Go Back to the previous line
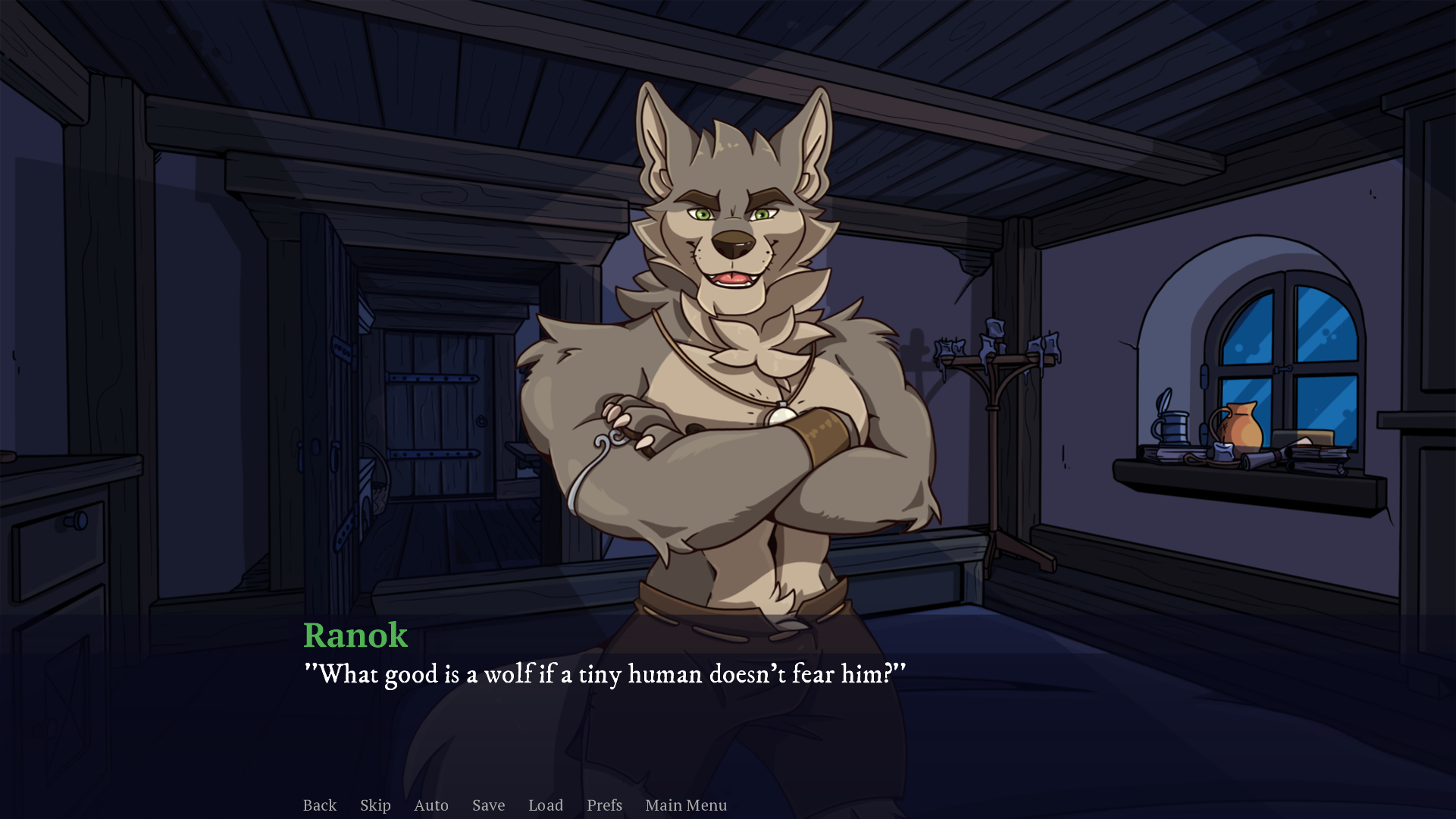The height and width of the screenshot is (819, 1456). (319, 805)
